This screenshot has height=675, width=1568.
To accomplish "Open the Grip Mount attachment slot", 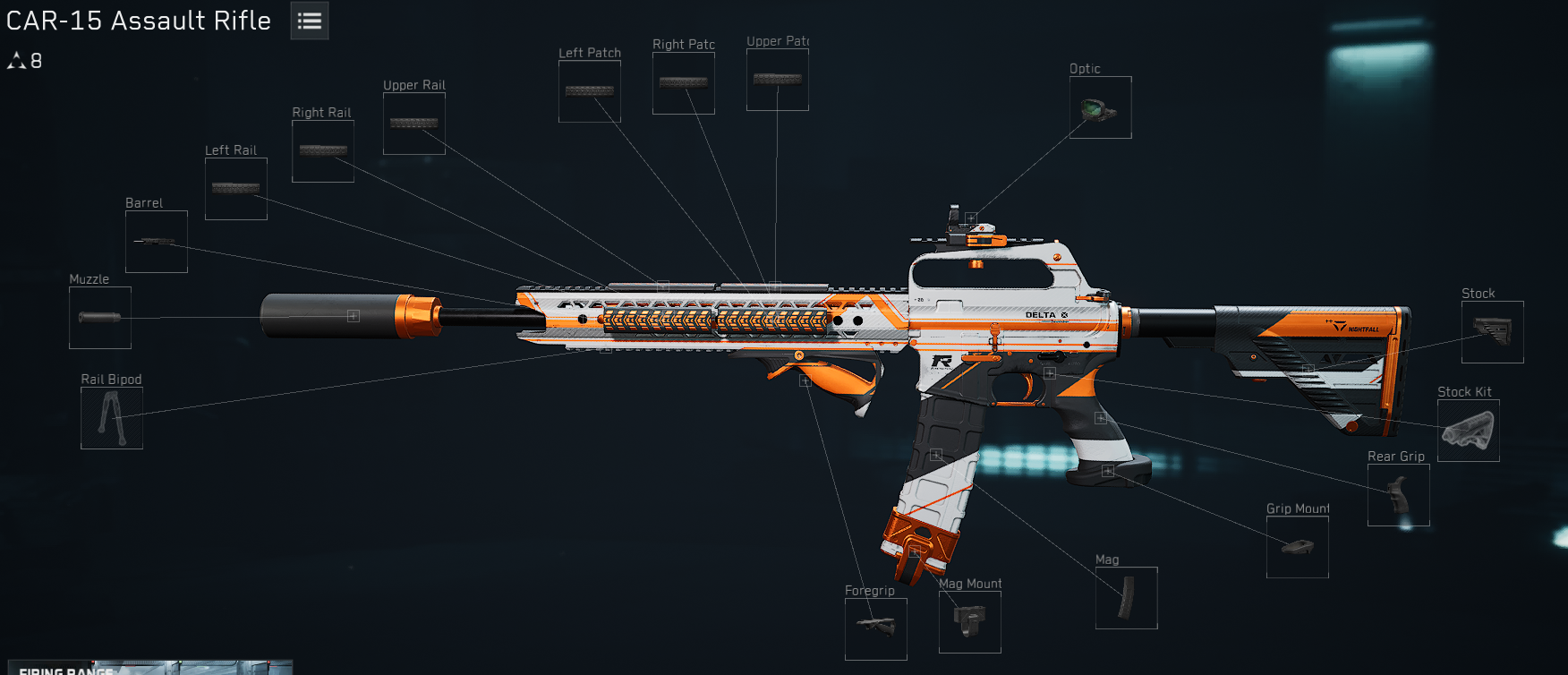I will 1297,547.
